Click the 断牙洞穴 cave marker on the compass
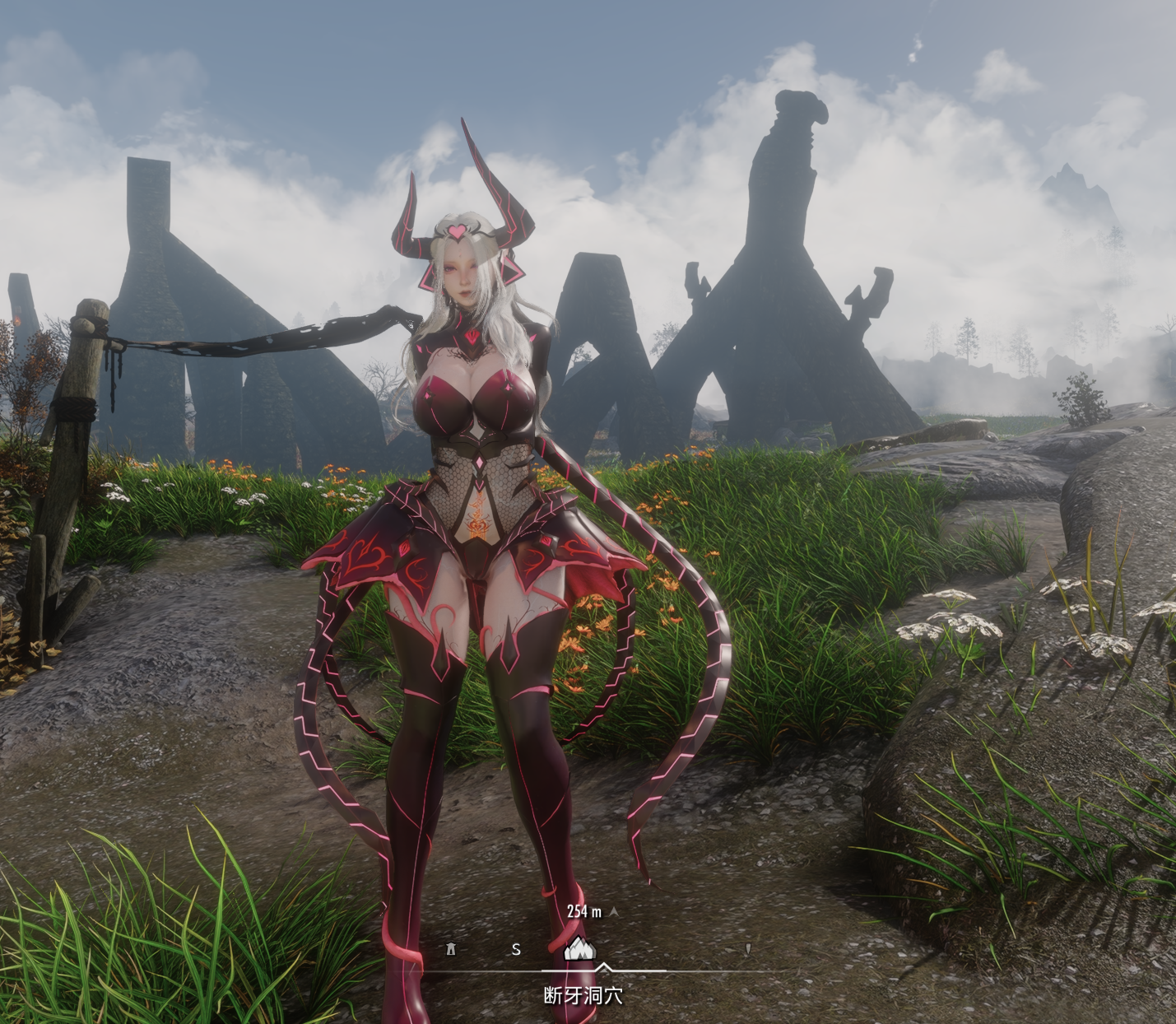This screenshot has height=1024, width=1176. point(579,949)
